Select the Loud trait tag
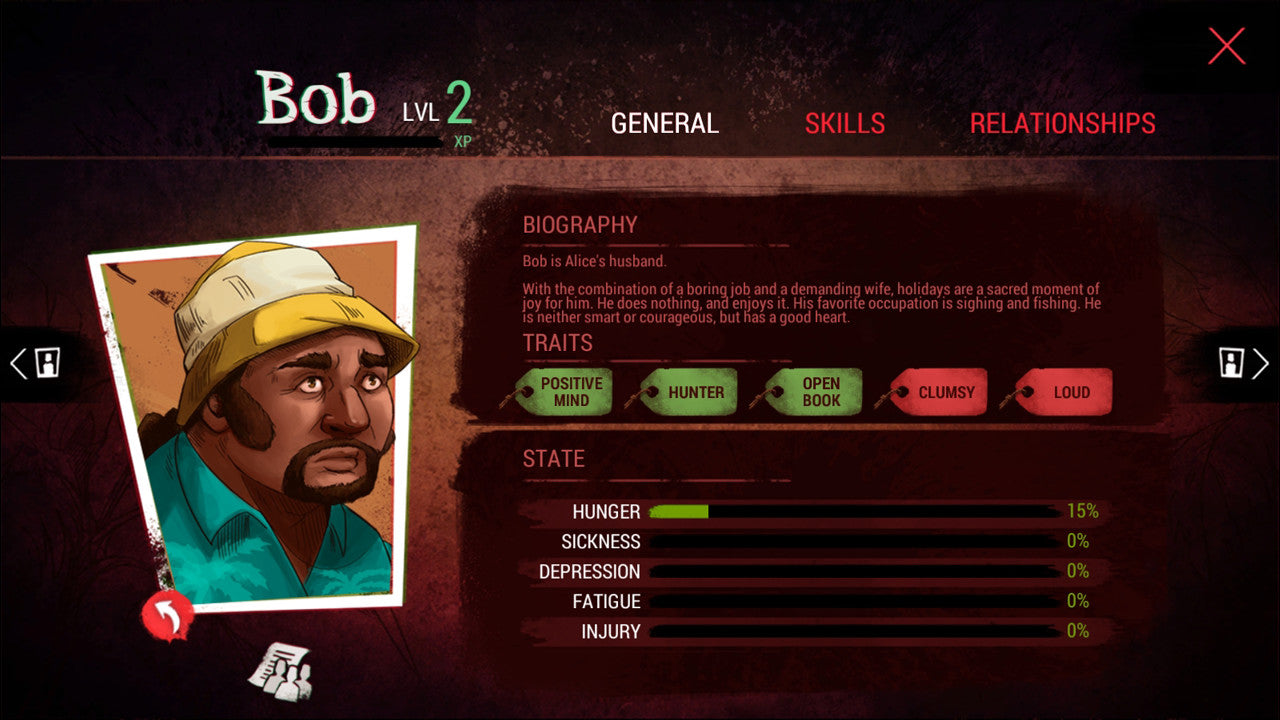1280x720 pixels. 1067,392
